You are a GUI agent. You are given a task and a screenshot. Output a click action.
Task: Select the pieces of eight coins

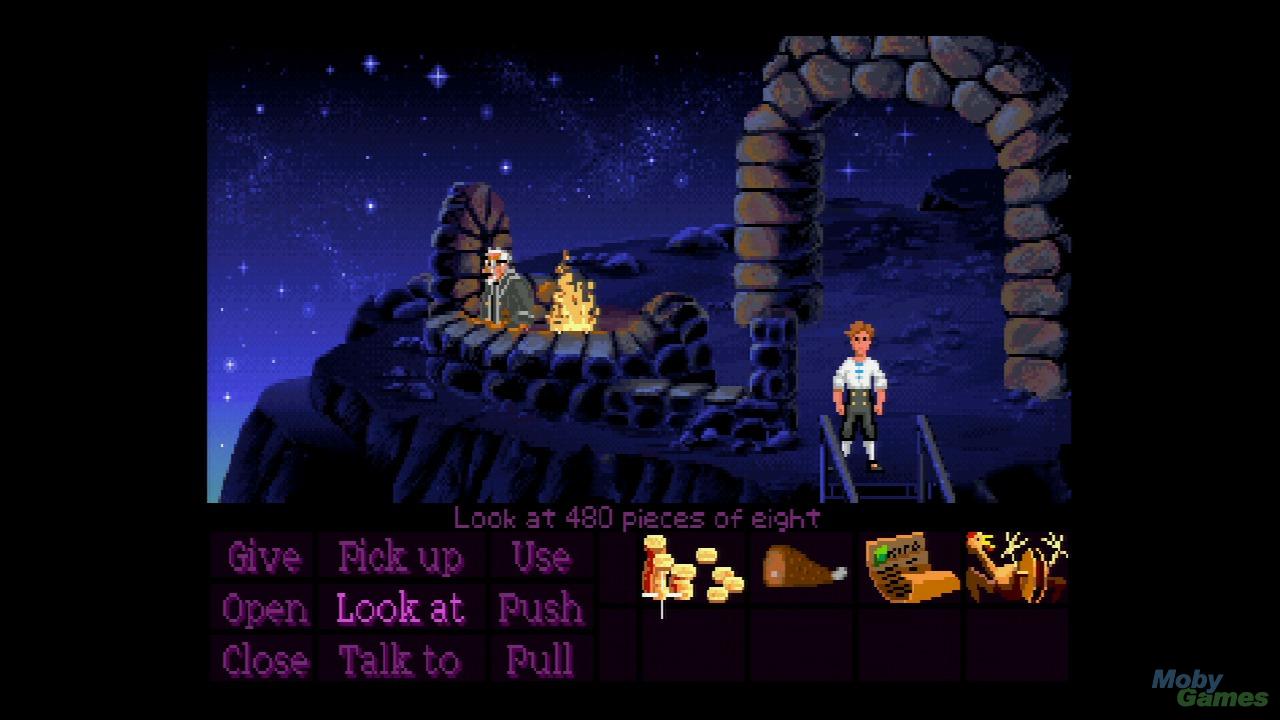coord(692,570)
